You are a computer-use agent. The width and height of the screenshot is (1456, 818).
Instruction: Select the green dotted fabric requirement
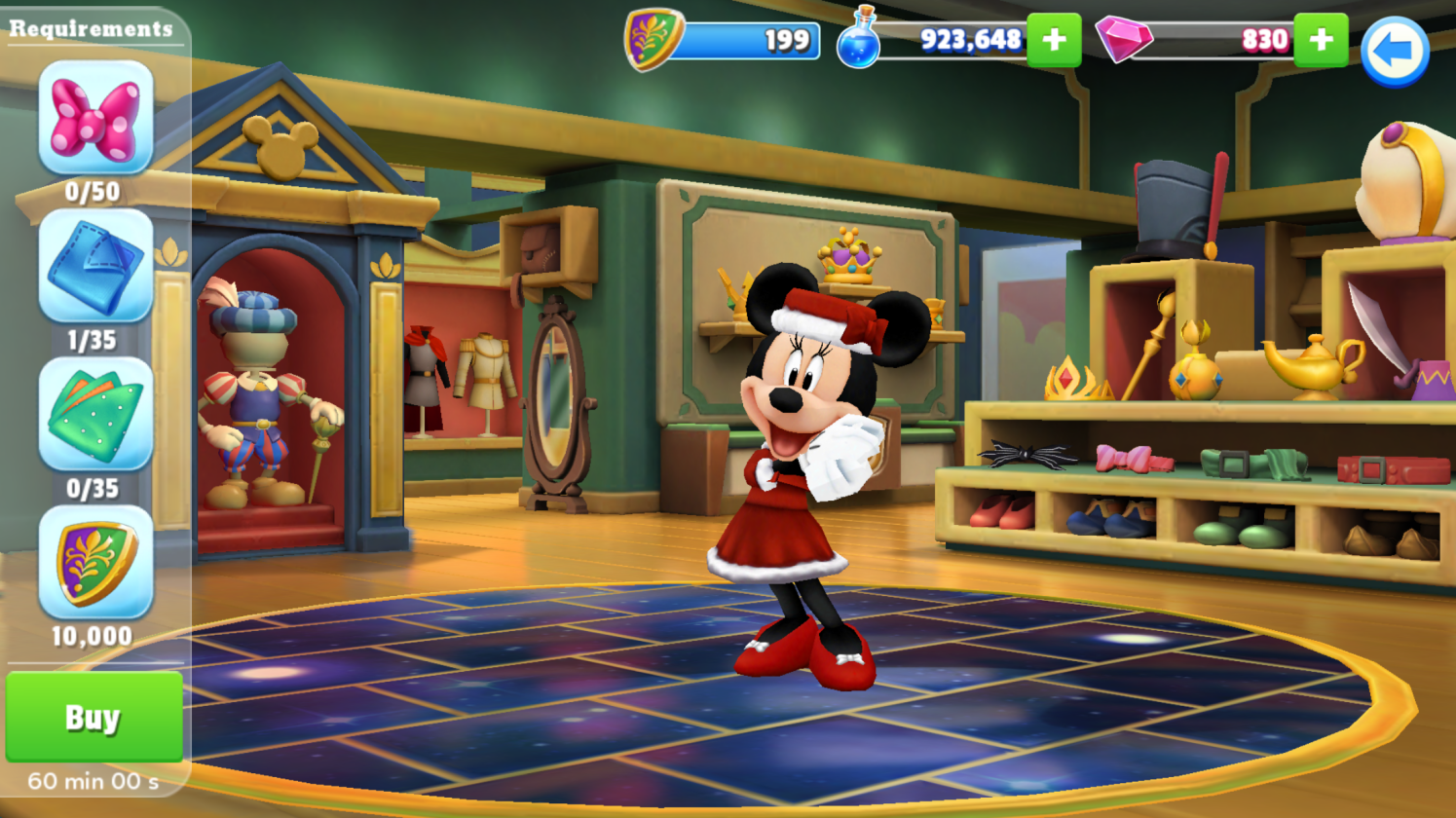tap(95, 414)
